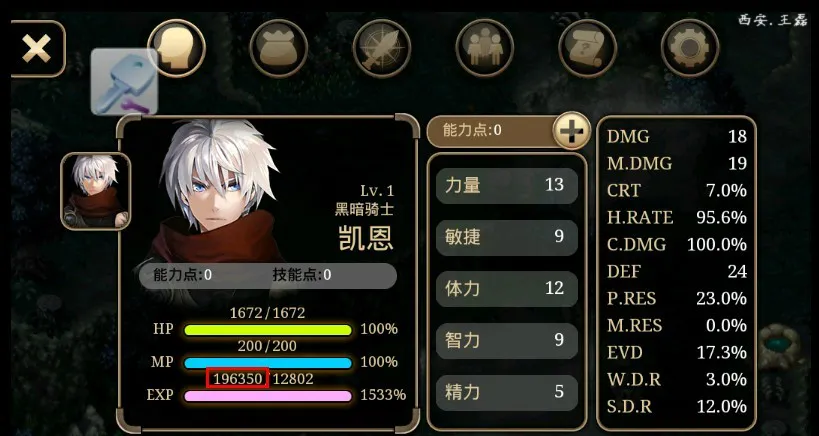Click the hammer tool overlay icon
Image resolution: width=819 pixels, height=436 pixels.
click(x=125, y=82)
